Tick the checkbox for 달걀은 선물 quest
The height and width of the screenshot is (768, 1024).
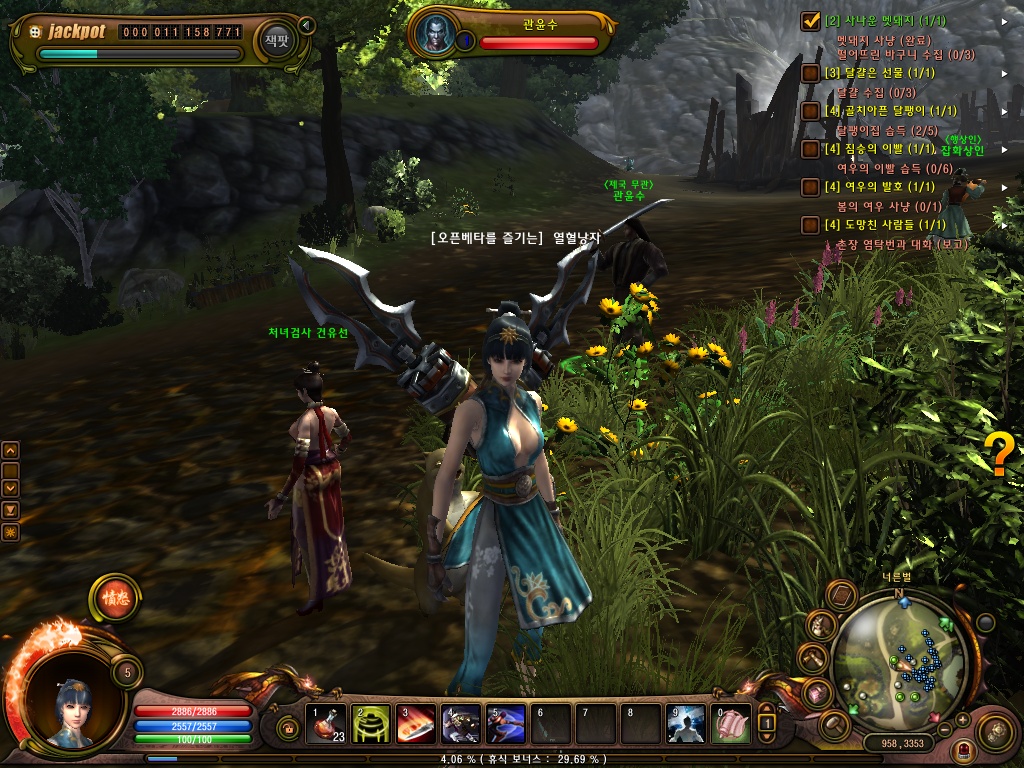coord(811,74)
